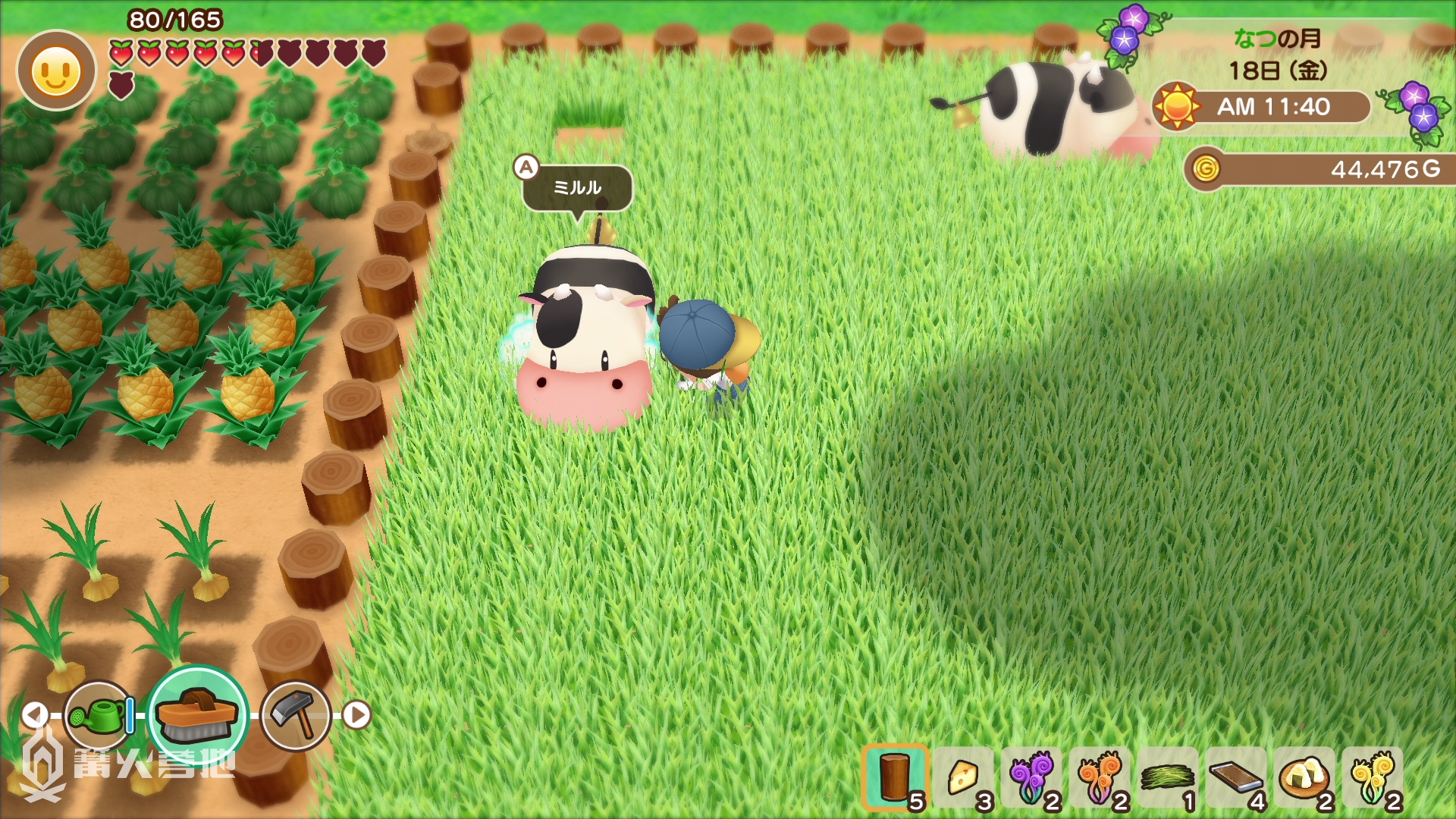This screenshot has width=1456, height=819.
Task: Select the rice balls plate slot
Action: pos(1304,777)
